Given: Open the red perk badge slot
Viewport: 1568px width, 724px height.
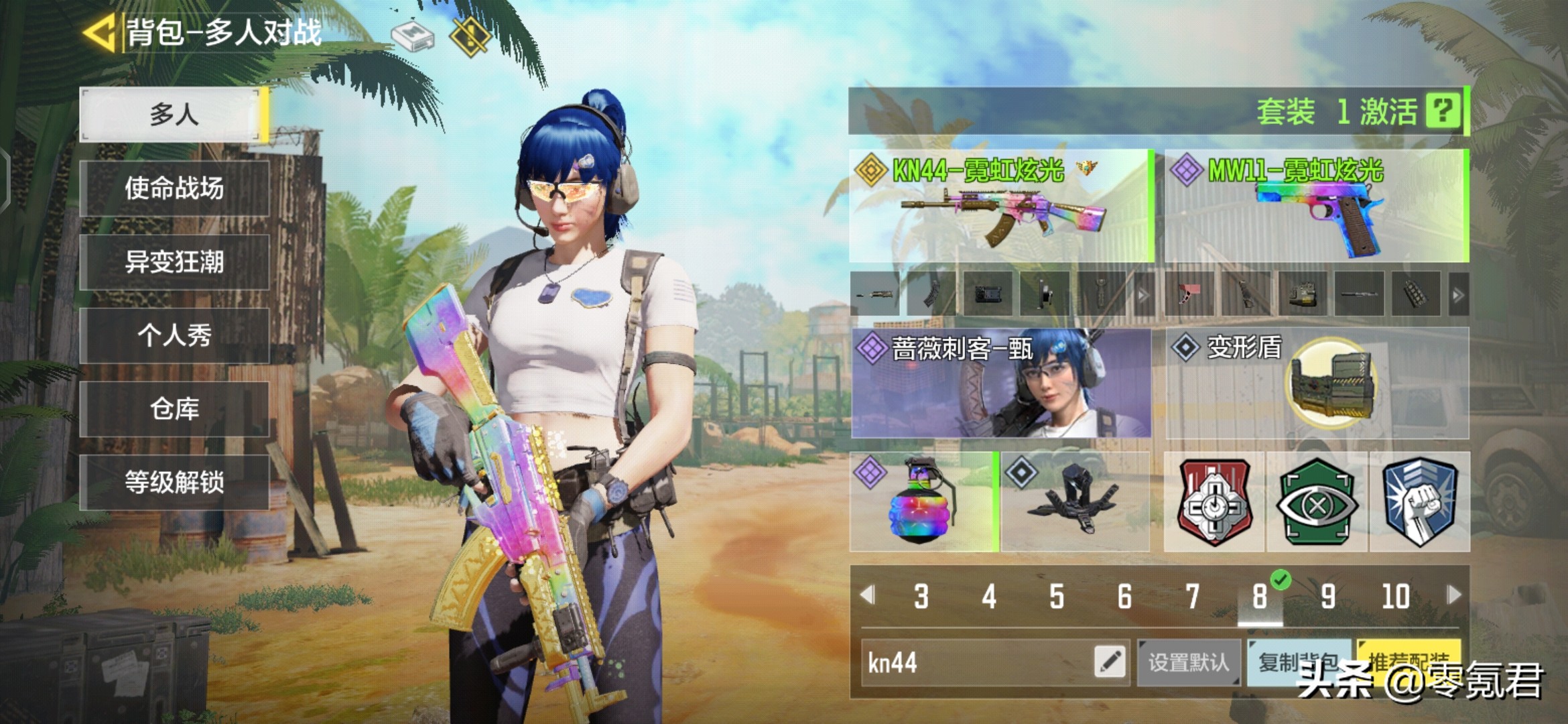Looking at the screenshot, I should [1214, 501].
